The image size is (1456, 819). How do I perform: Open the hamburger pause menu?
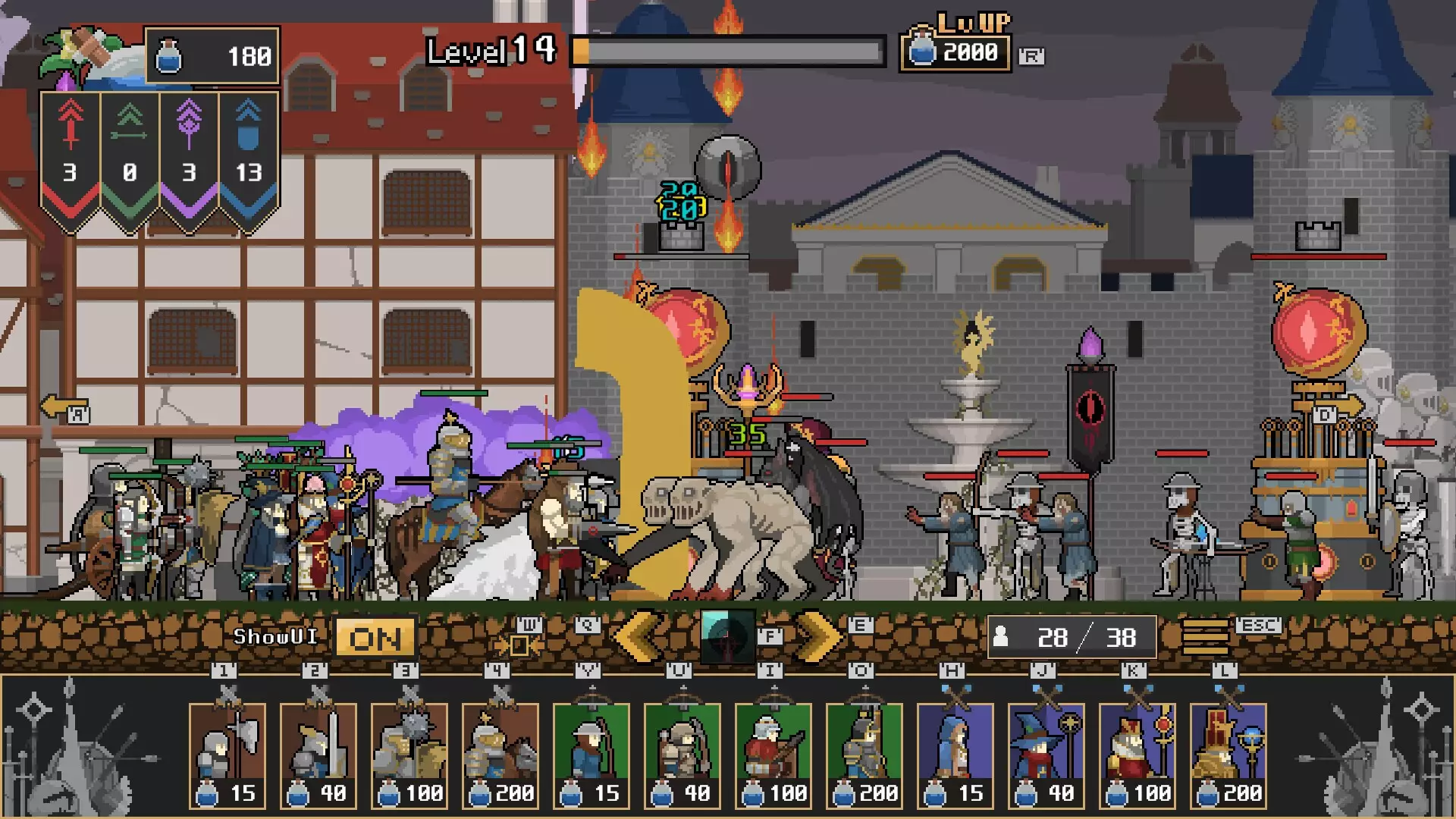coord(1205,637)
